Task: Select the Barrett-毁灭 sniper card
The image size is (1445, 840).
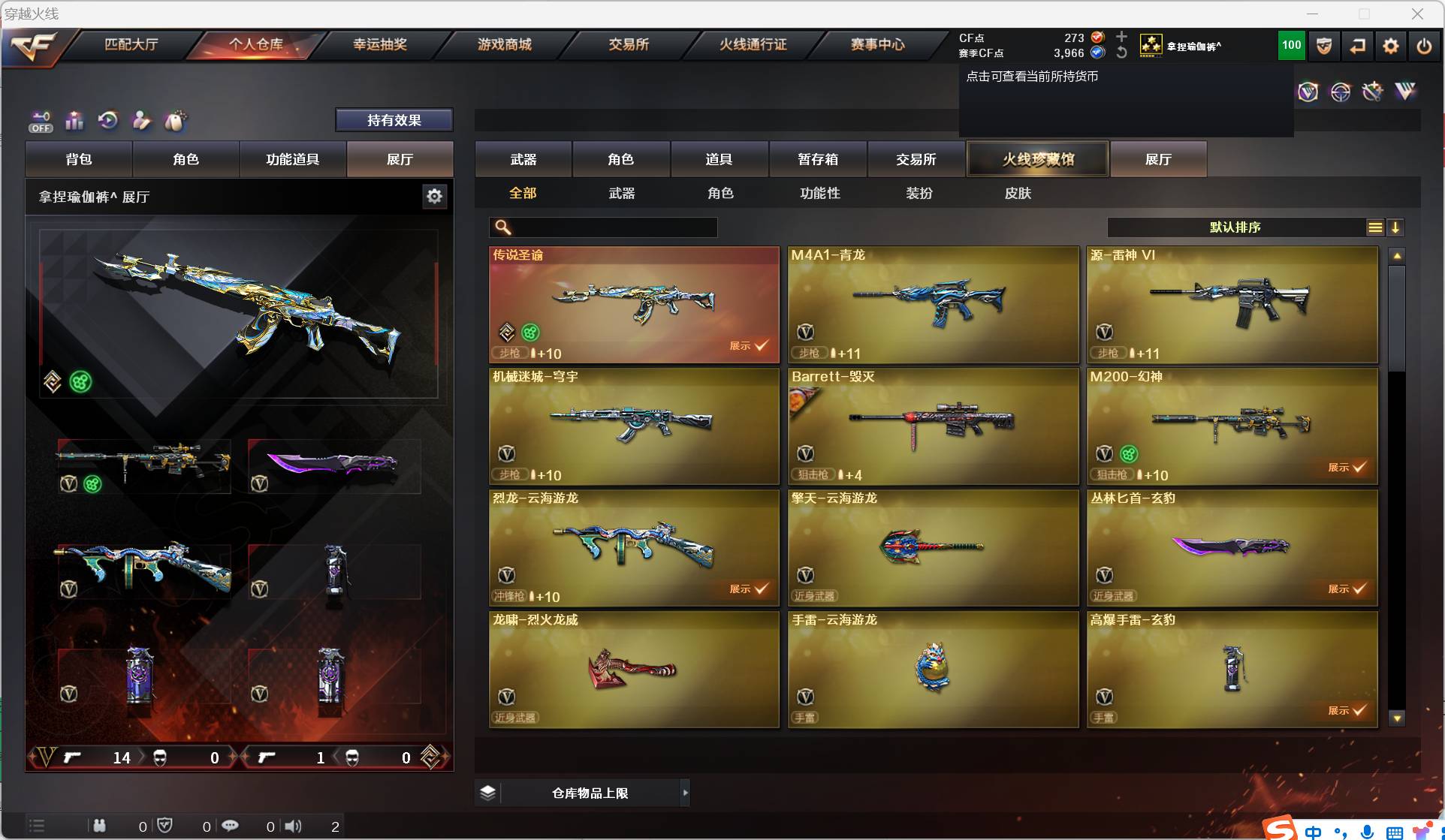Action: click(x=933, y=426)
